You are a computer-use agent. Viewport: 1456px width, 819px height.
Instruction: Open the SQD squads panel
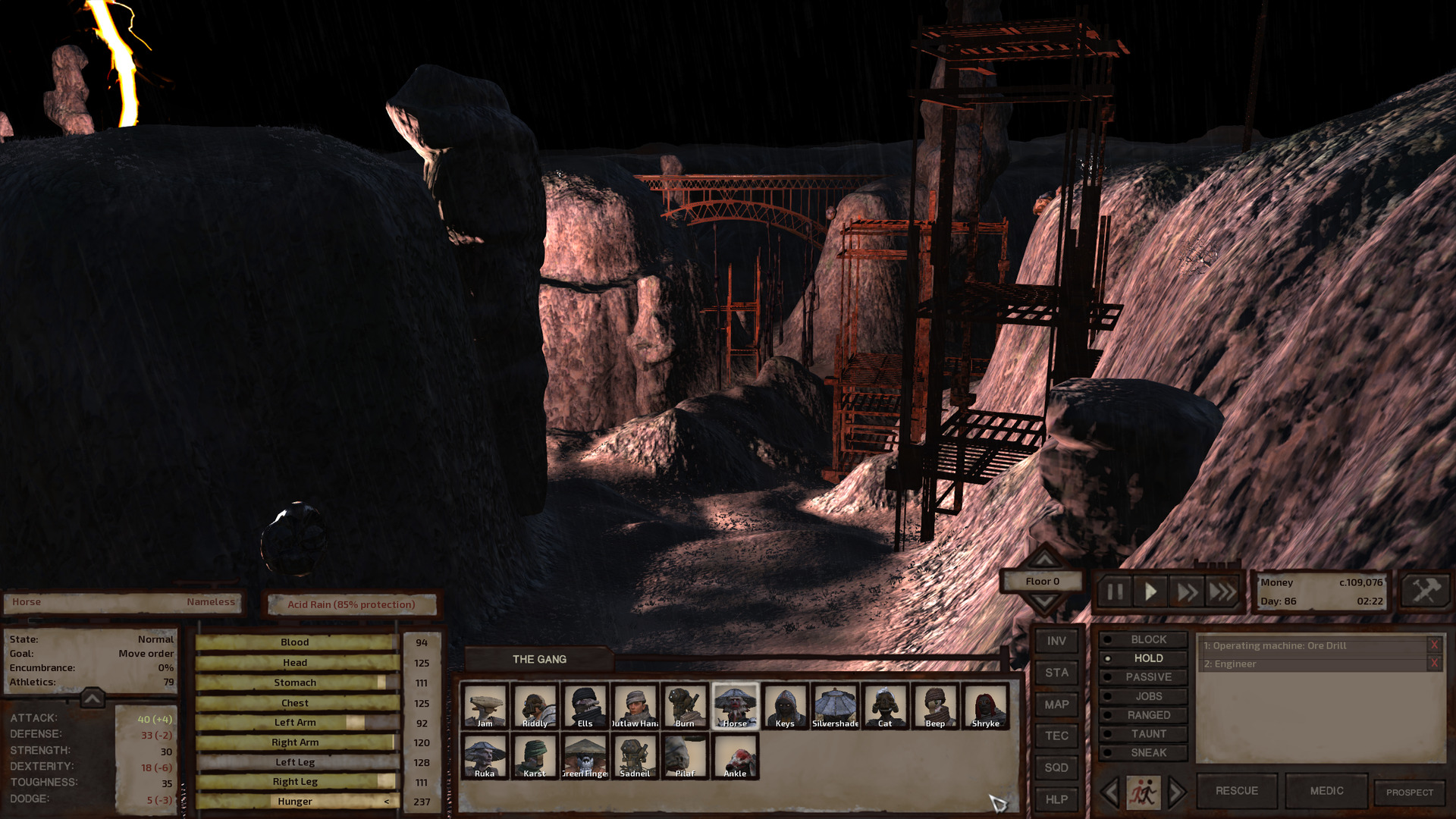click(x=1056, y=767)
